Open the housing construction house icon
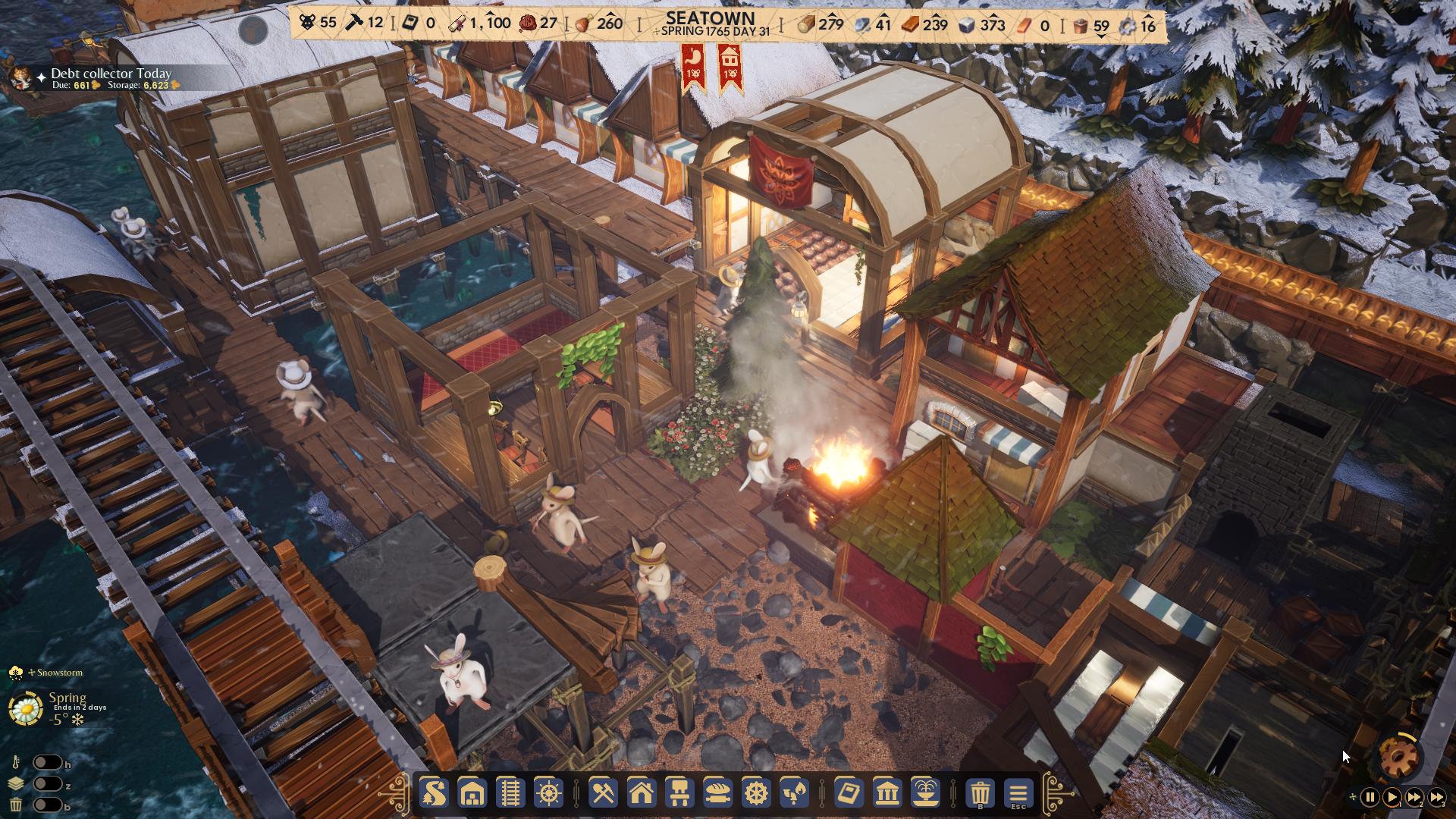This screenshot has width=1456, height=819. click(x=642, y=794)
